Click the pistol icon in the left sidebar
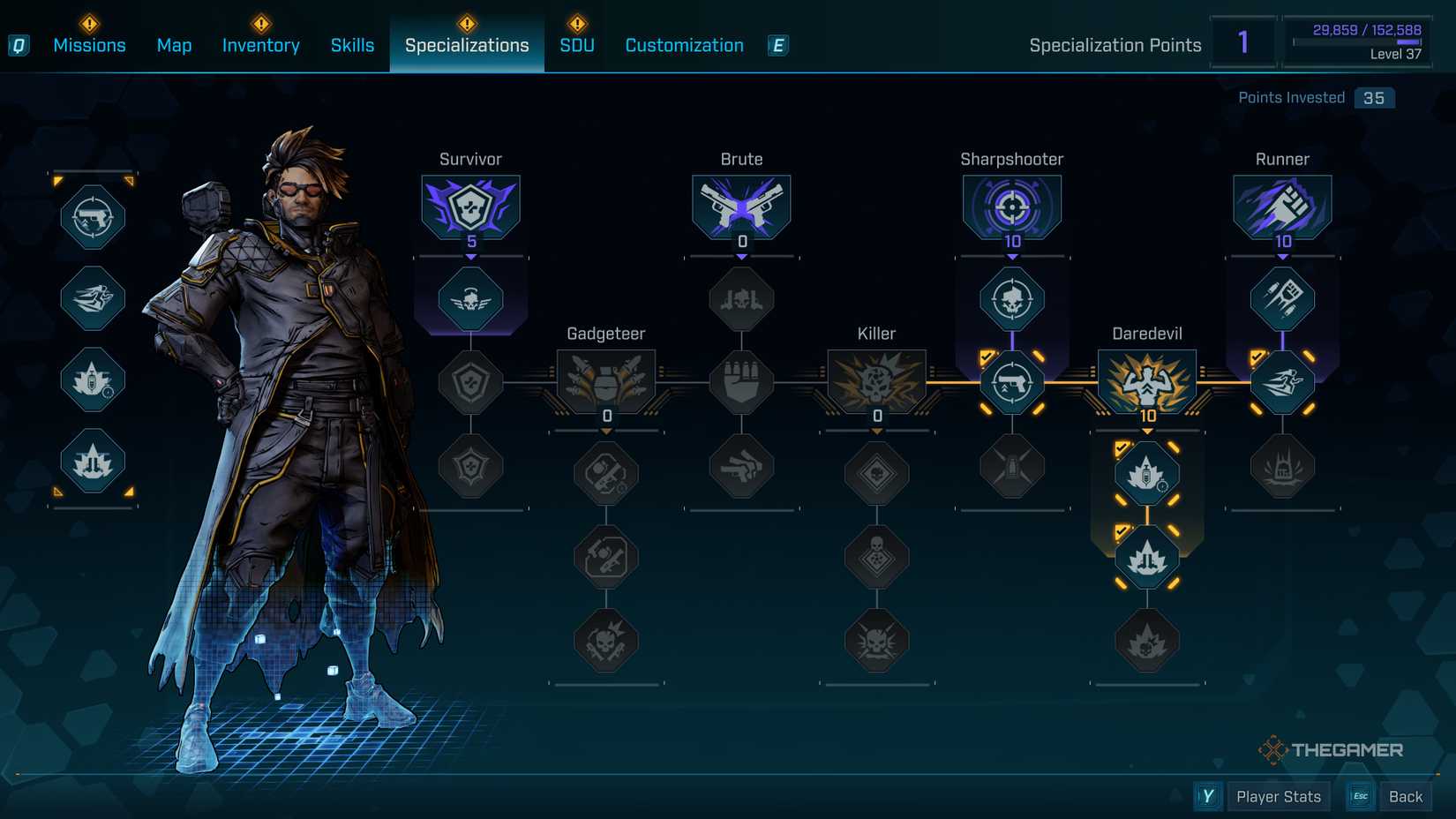Screen dimensions: 1456x819 (92, 216)
